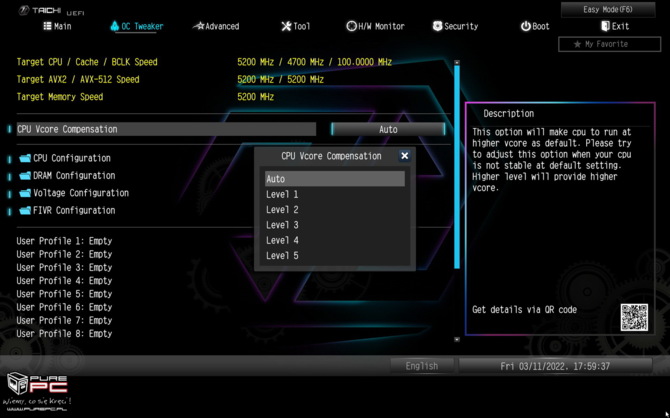Select the Exit tab
Viewport: 670px width, 418px height.
(x=615, y=26)
